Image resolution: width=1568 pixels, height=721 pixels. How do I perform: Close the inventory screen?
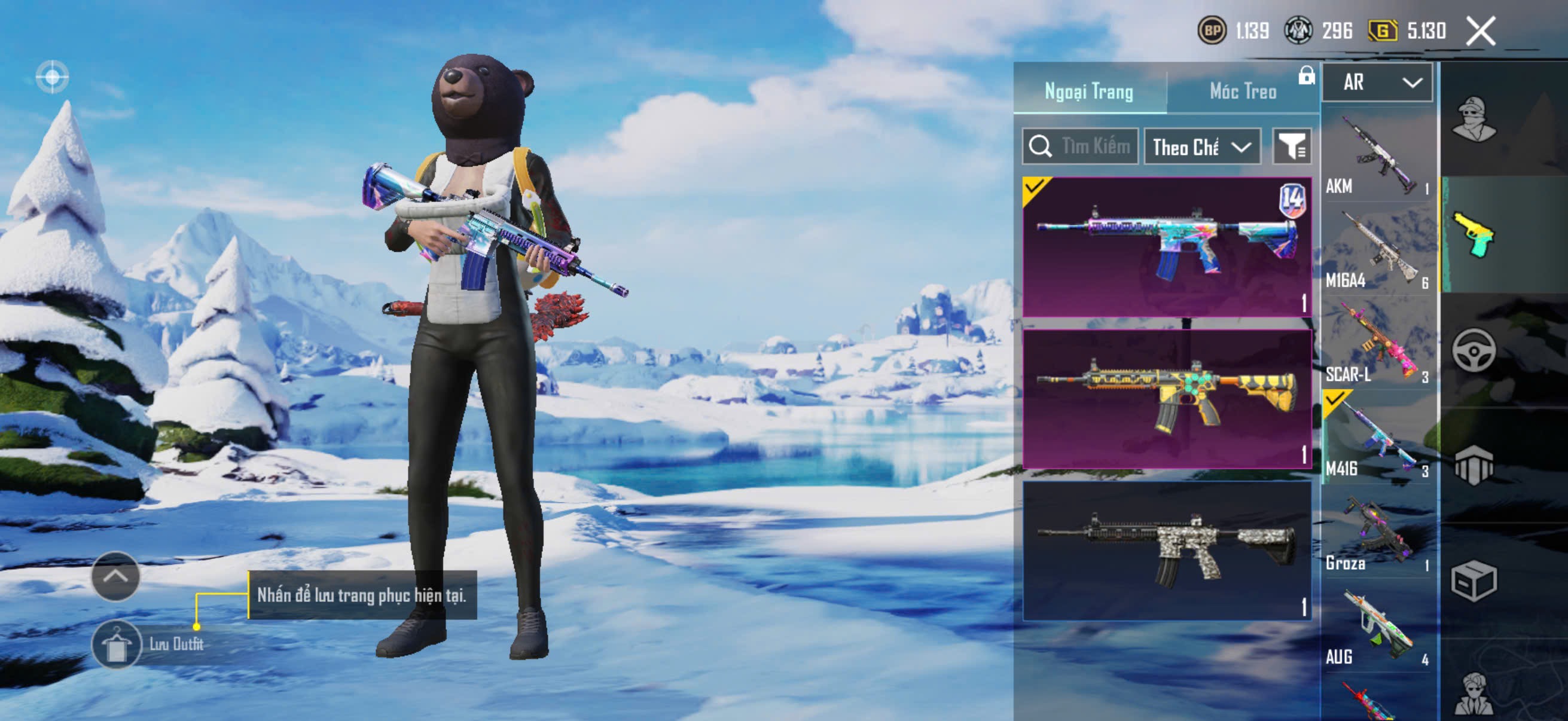(x=1479, y=31)
